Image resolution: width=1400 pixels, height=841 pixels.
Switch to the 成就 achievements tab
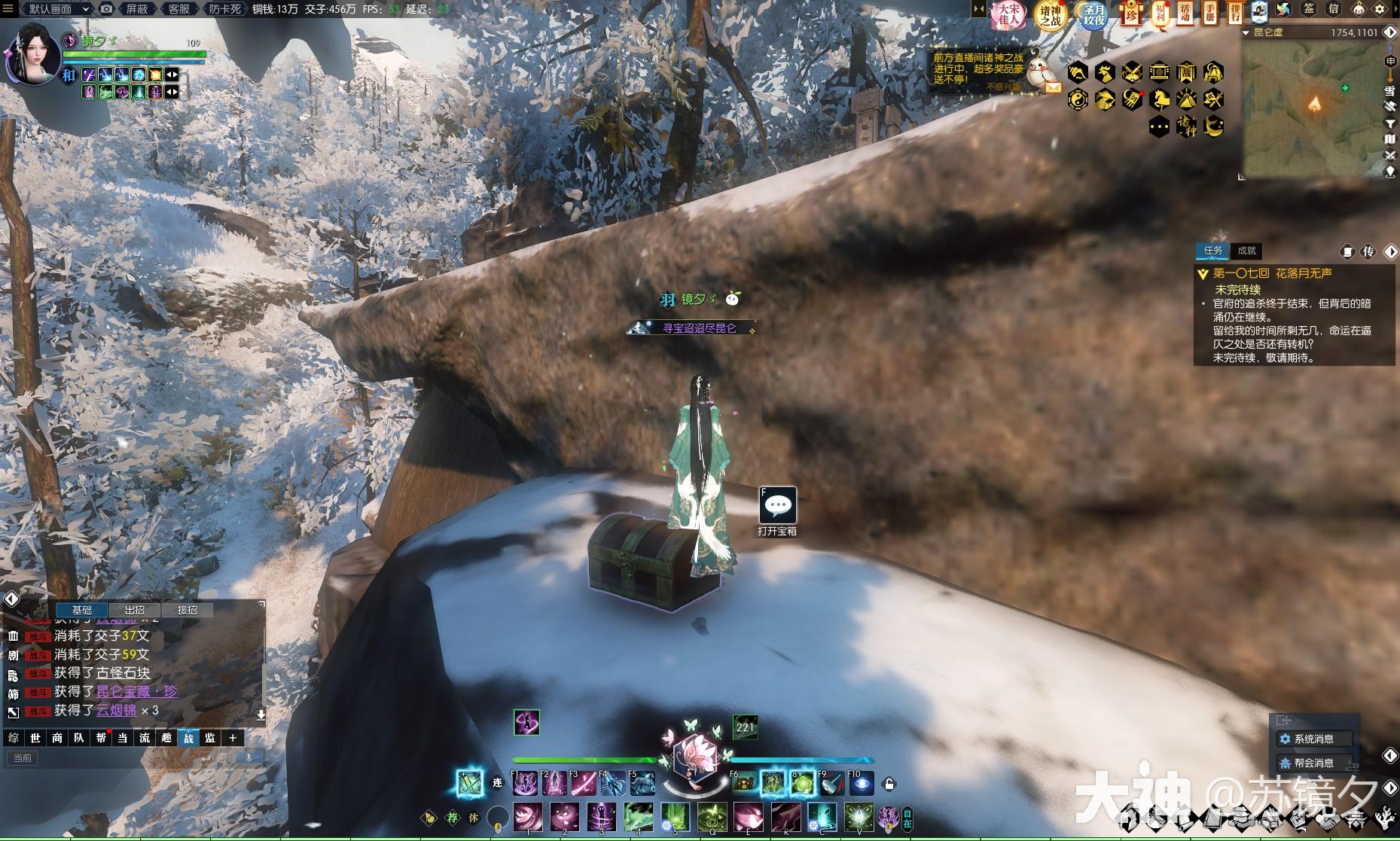(x=1246, y=251)
